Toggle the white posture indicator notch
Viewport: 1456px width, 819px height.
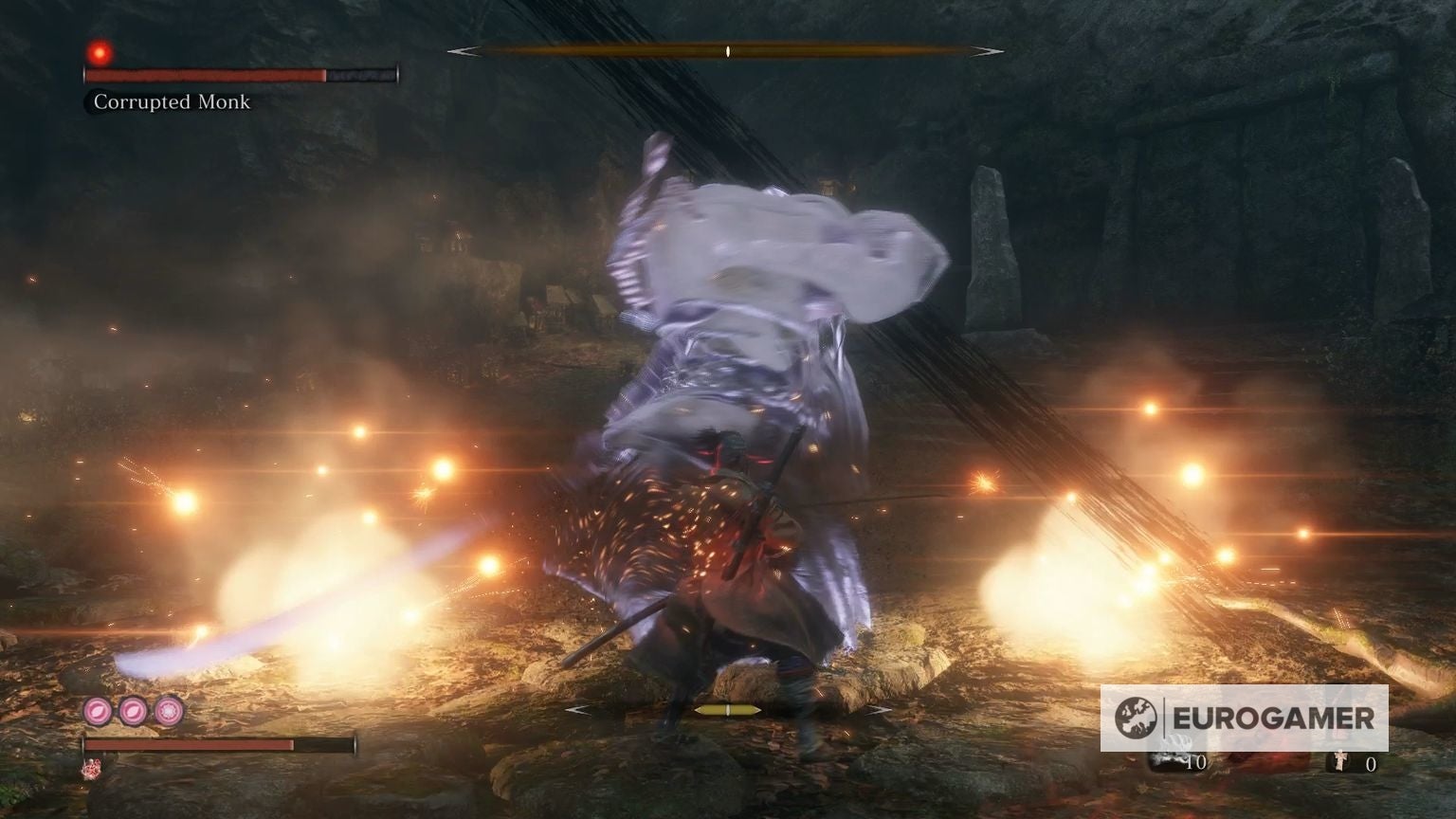coord(727,52)
